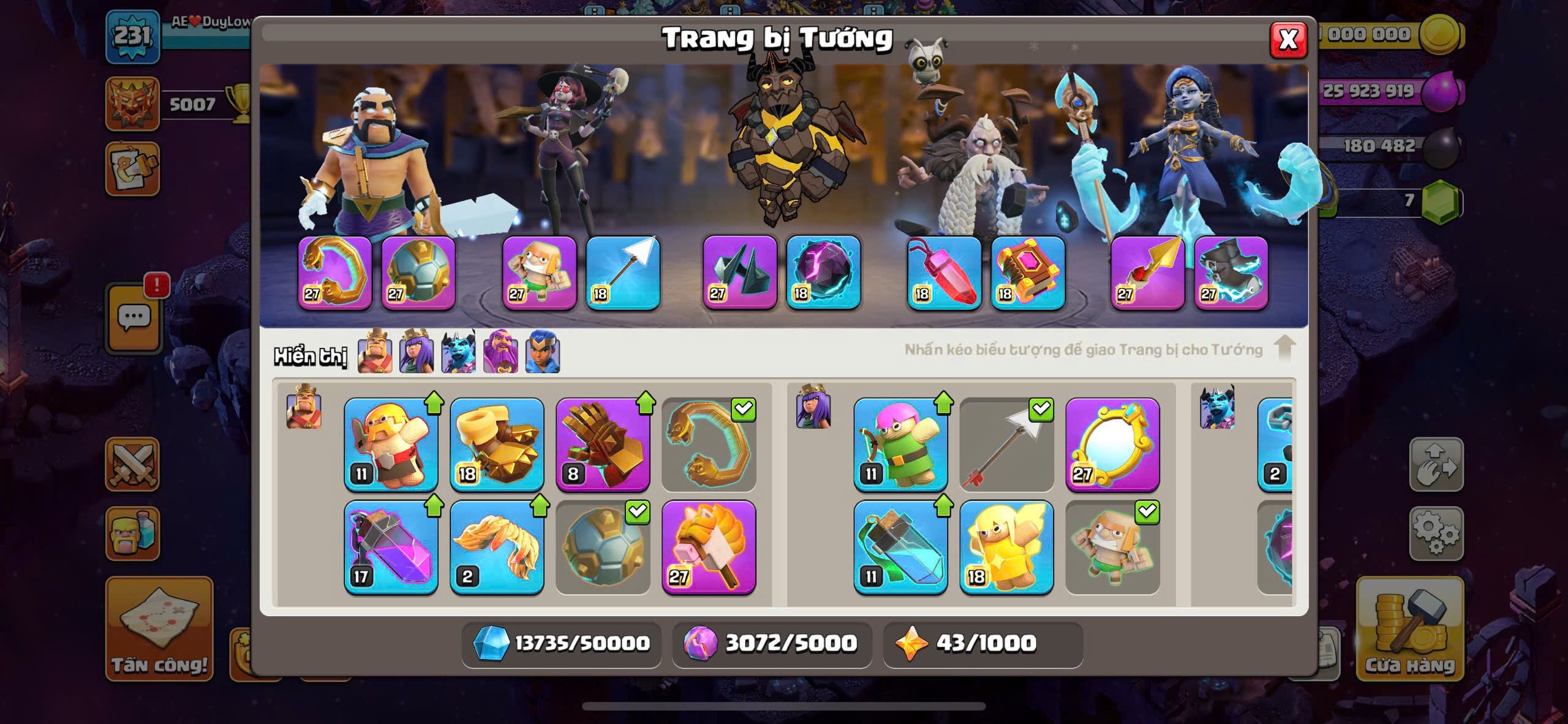Image resolution: width=1568 pixels, height=724 pixels.
Task: Select the golden mustache equipment
Action: click(x=497, y=548)
